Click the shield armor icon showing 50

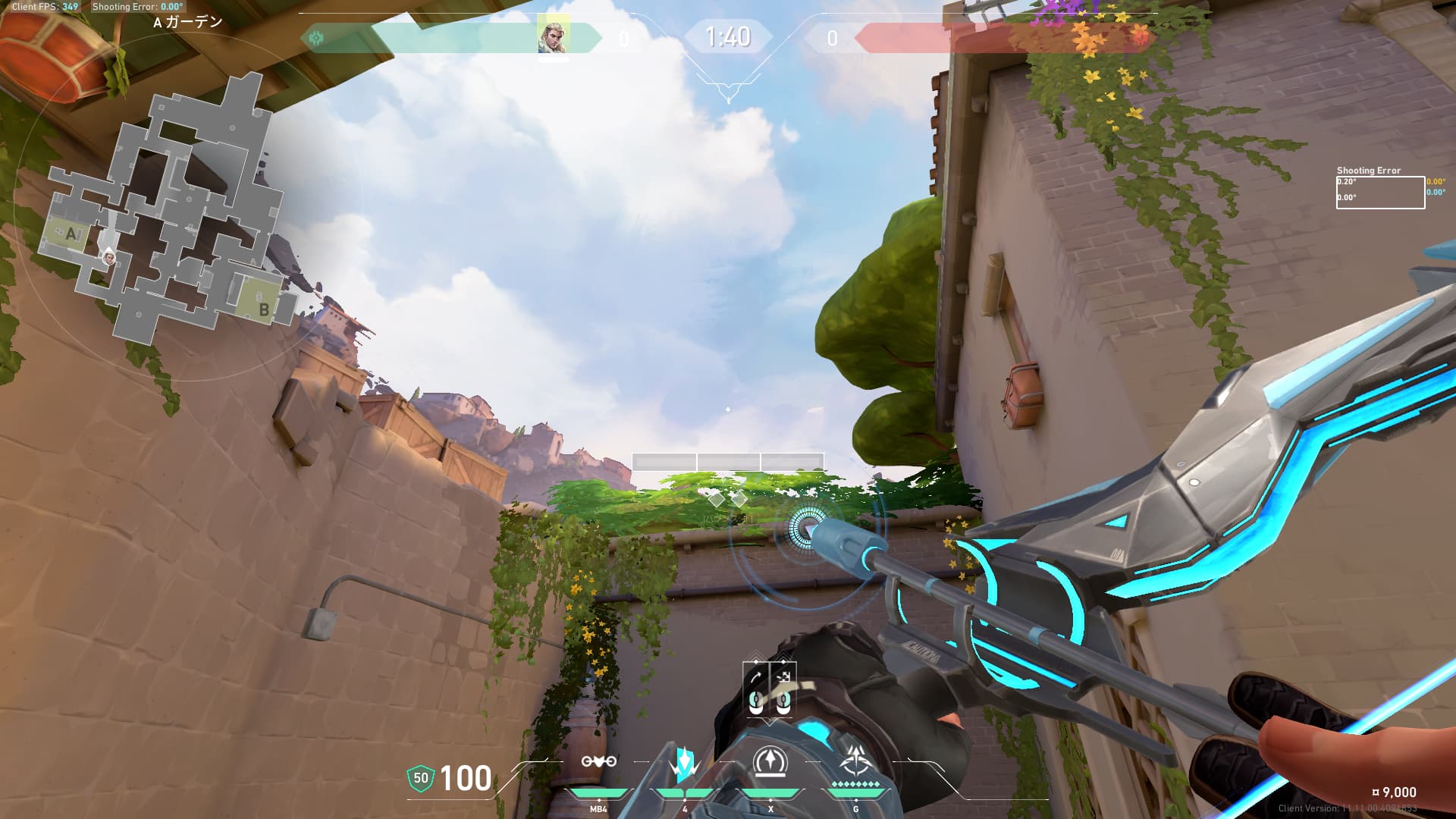[420, 778]
